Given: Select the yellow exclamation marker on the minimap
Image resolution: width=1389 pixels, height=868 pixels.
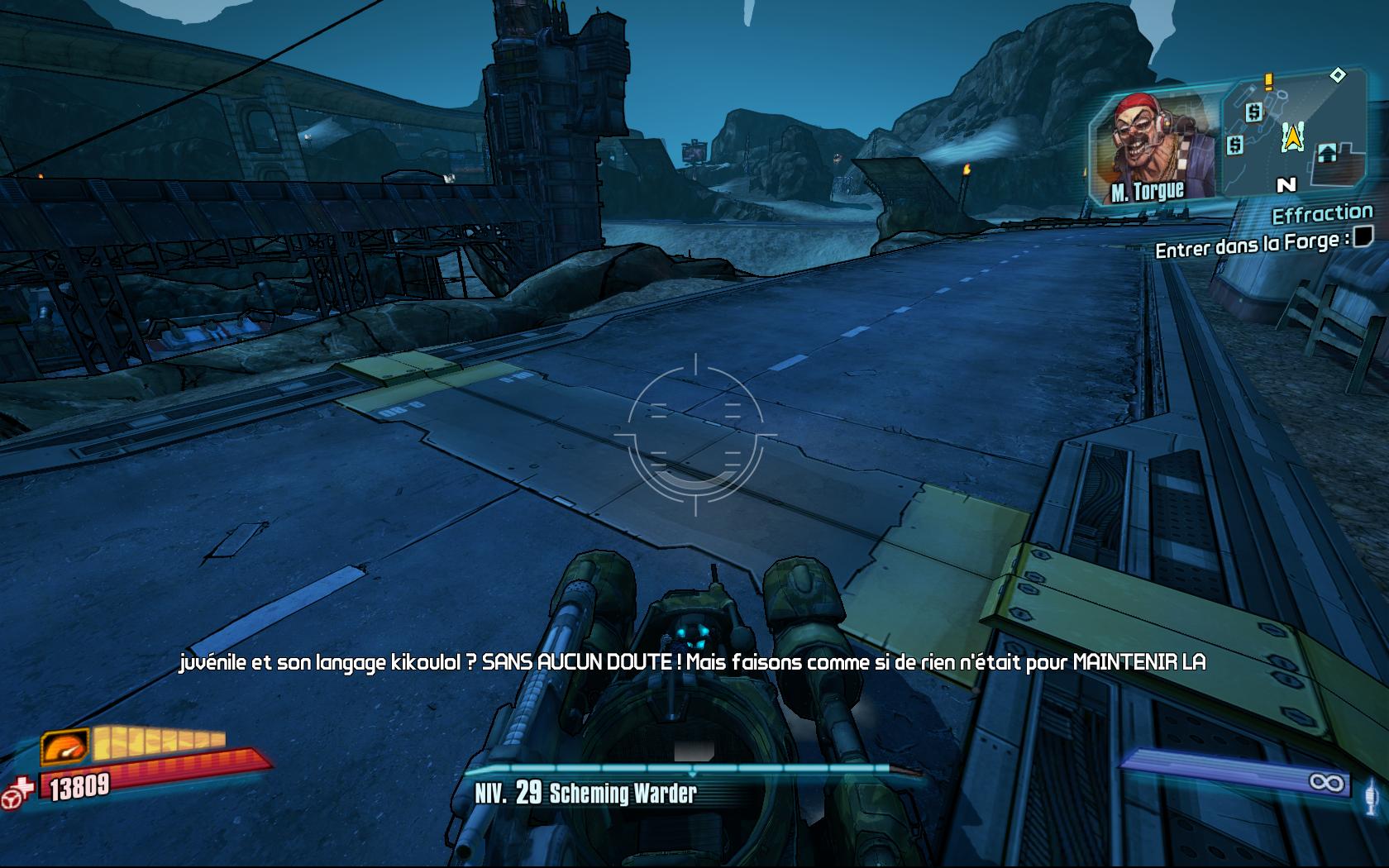Looking at the screenshot, I should point(1268,82).
